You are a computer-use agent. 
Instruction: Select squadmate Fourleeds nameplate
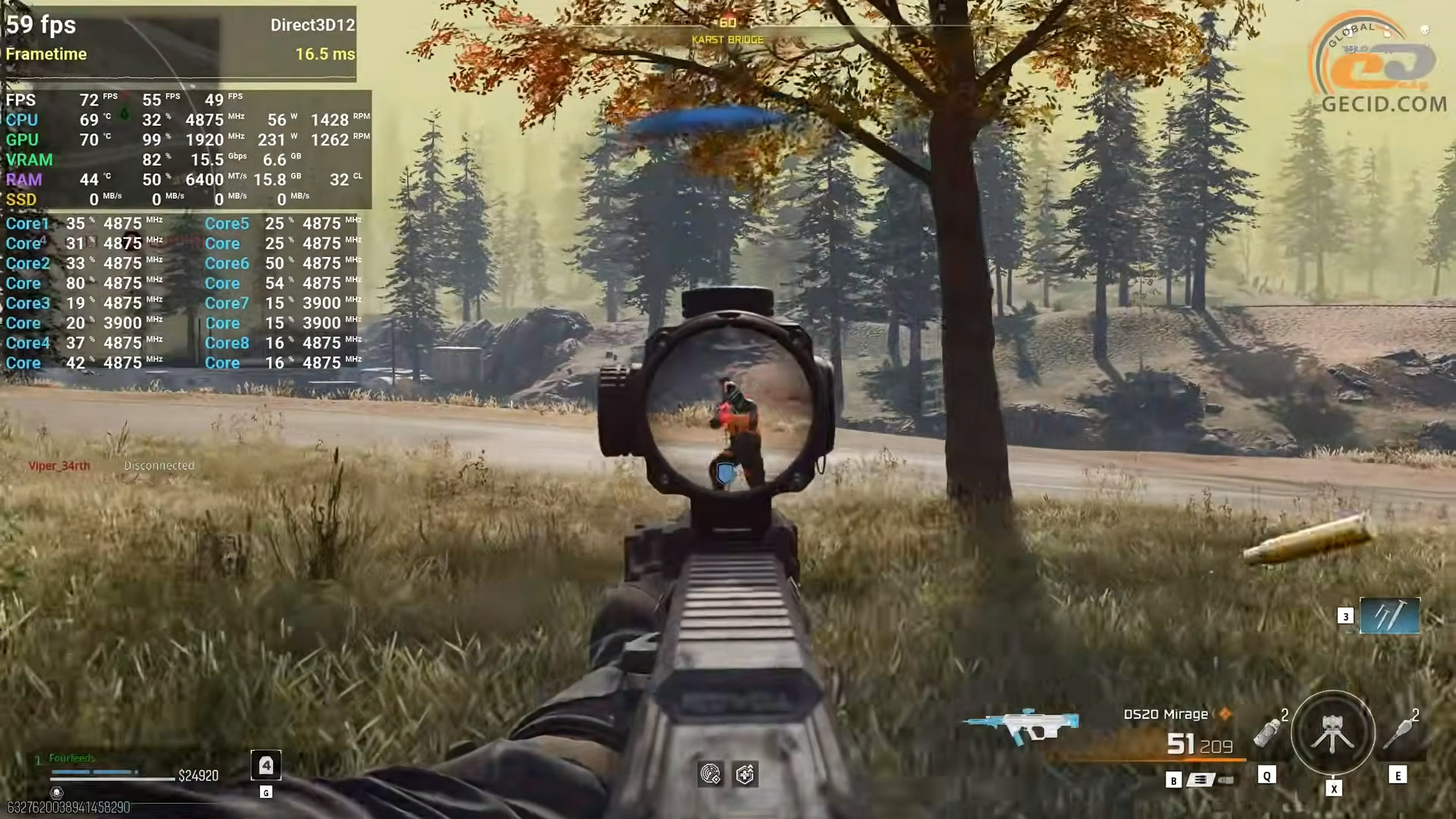click(72, 758)
